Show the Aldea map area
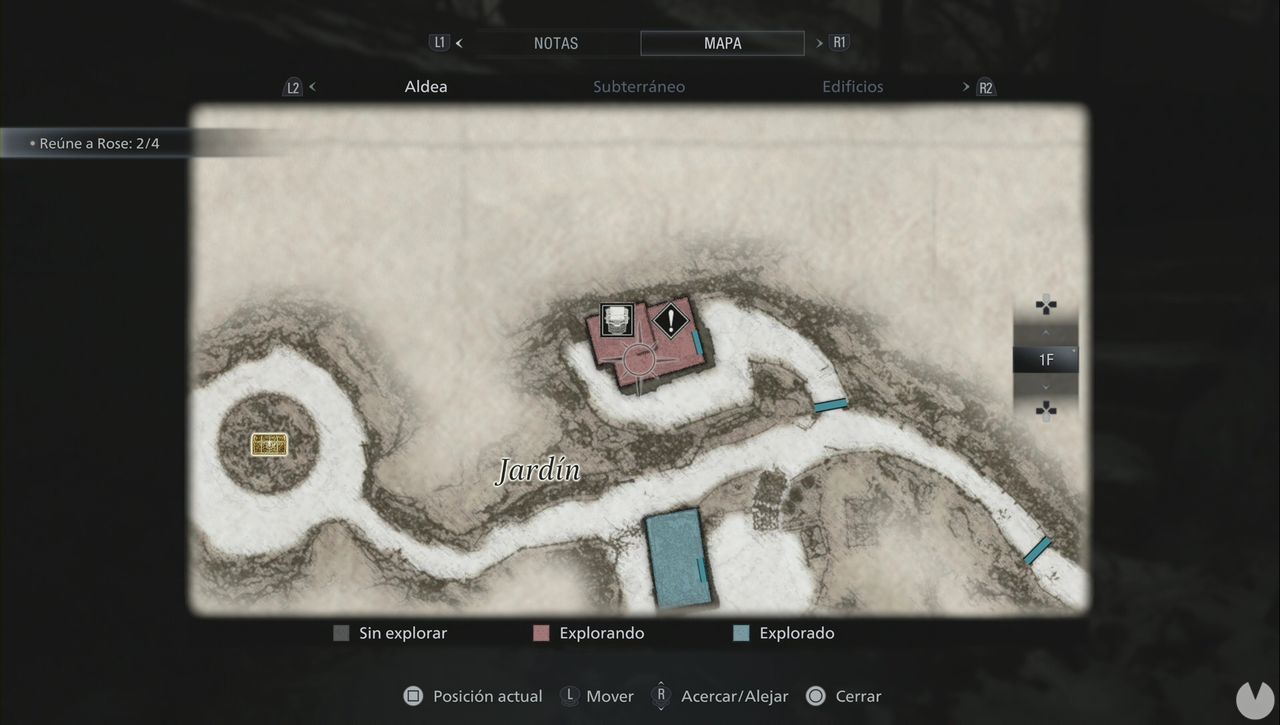 (x=426, y=87)
